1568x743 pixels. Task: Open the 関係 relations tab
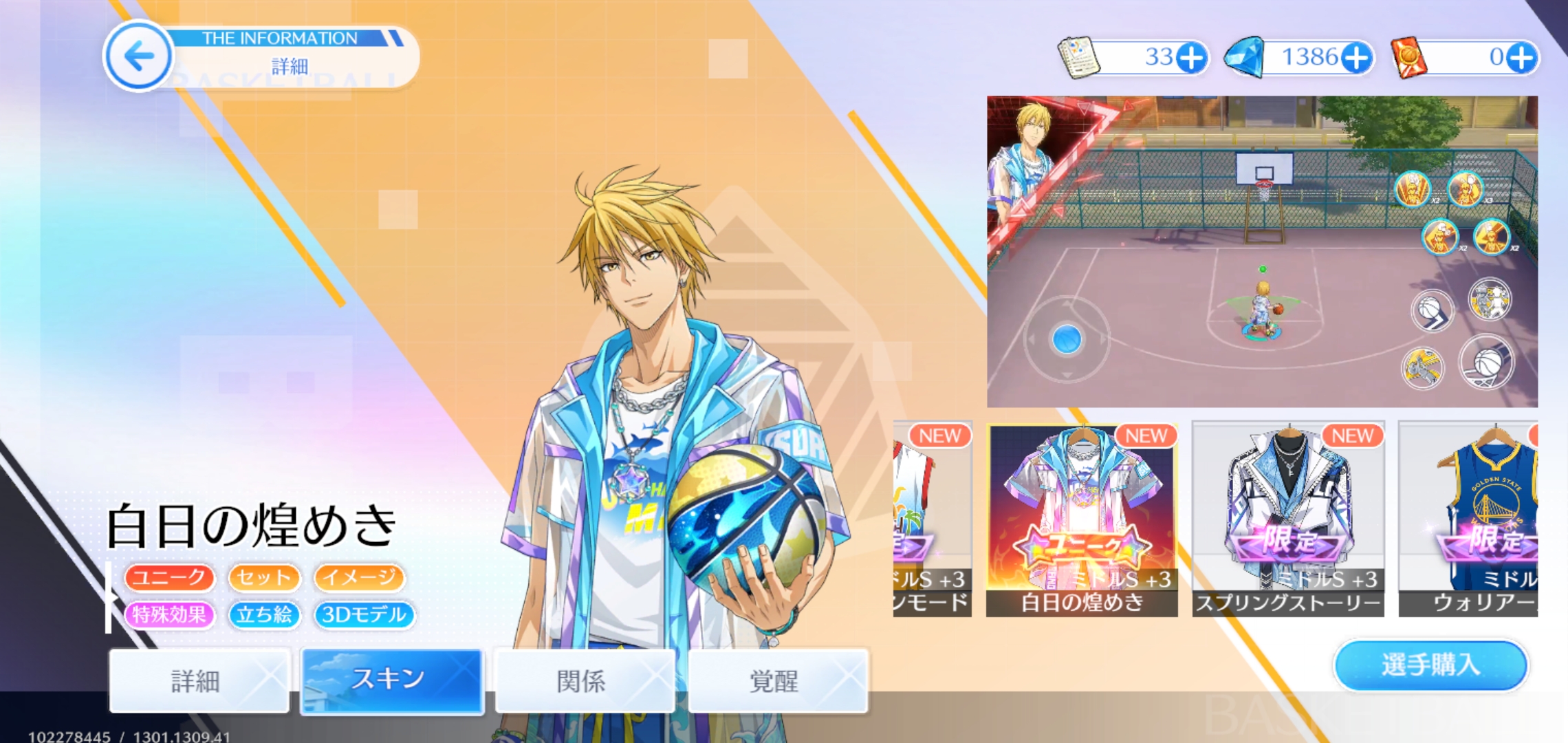click(x=584, y=680)
